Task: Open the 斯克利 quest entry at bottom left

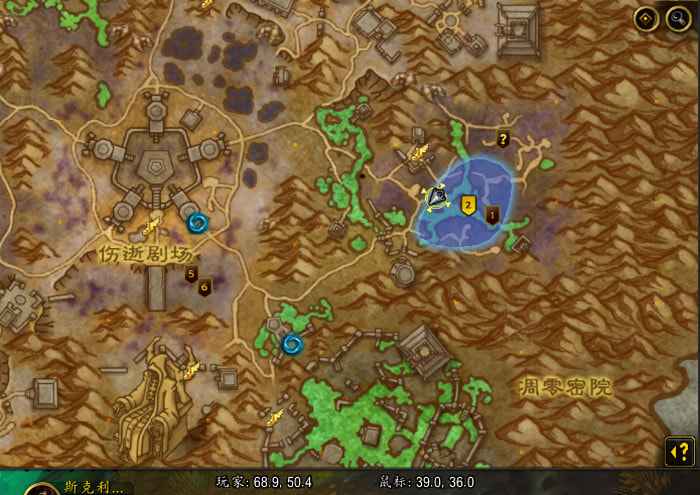Action: [x=95, y=488]
